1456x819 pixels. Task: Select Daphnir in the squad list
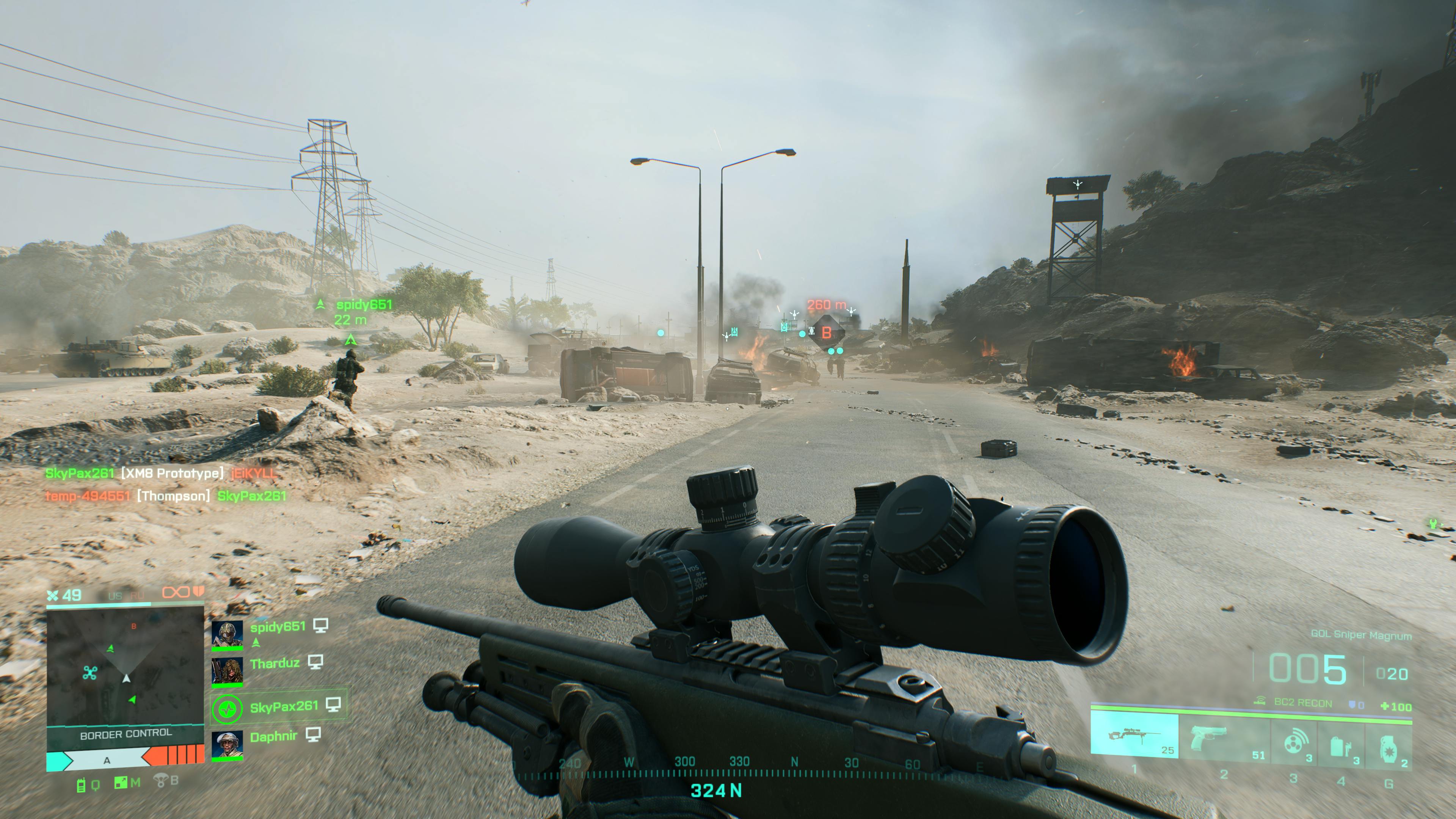point(273,736)
